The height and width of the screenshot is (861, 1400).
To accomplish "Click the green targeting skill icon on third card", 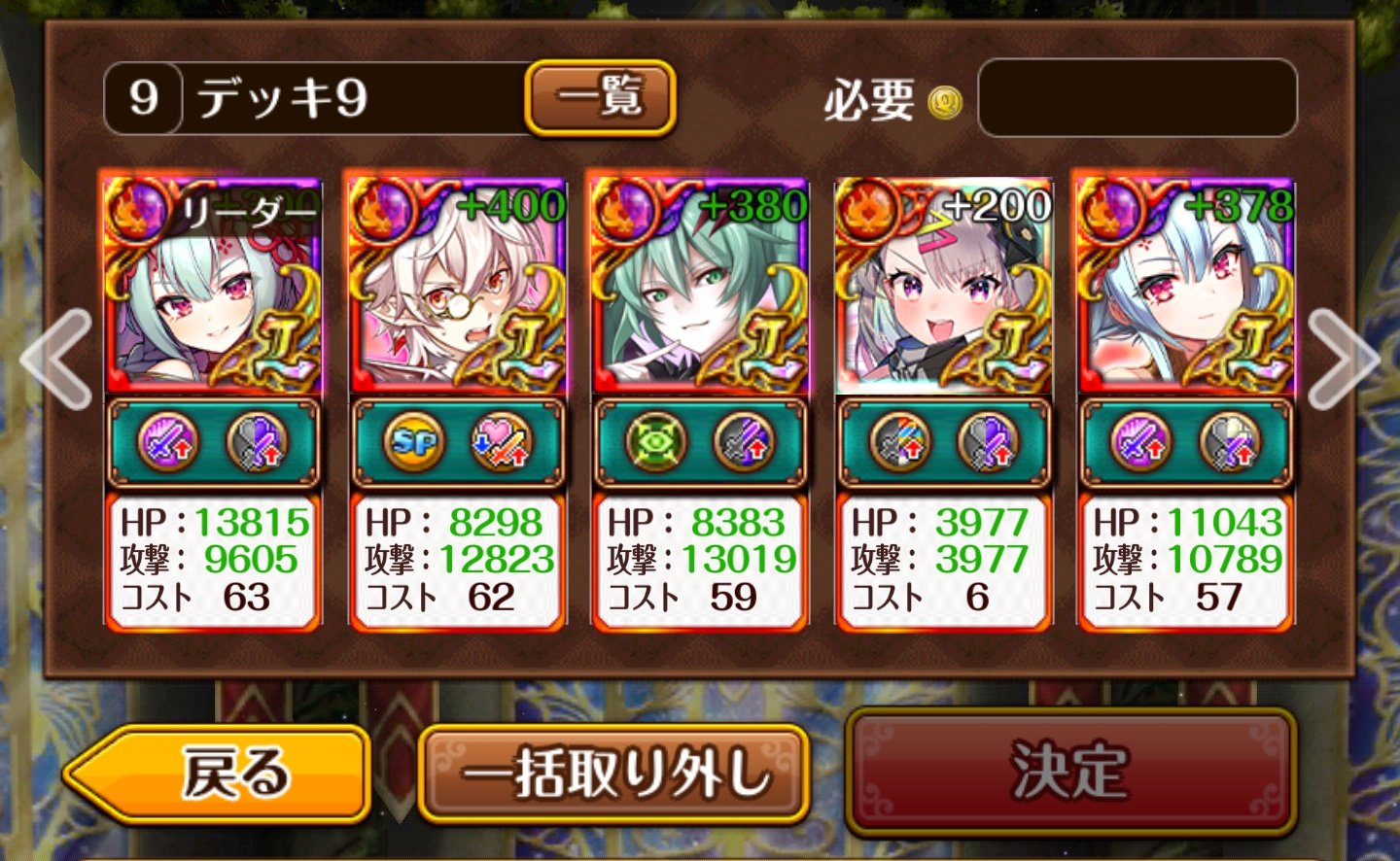I will click(652, 442).
